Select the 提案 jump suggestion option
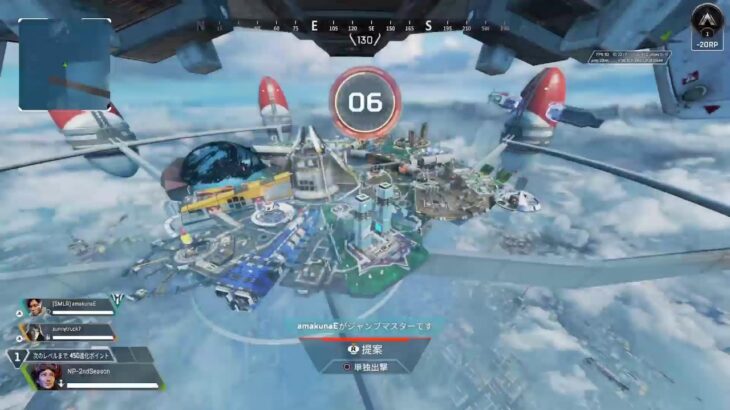Viewport: 730px width, 410px height. click(366, 348)
